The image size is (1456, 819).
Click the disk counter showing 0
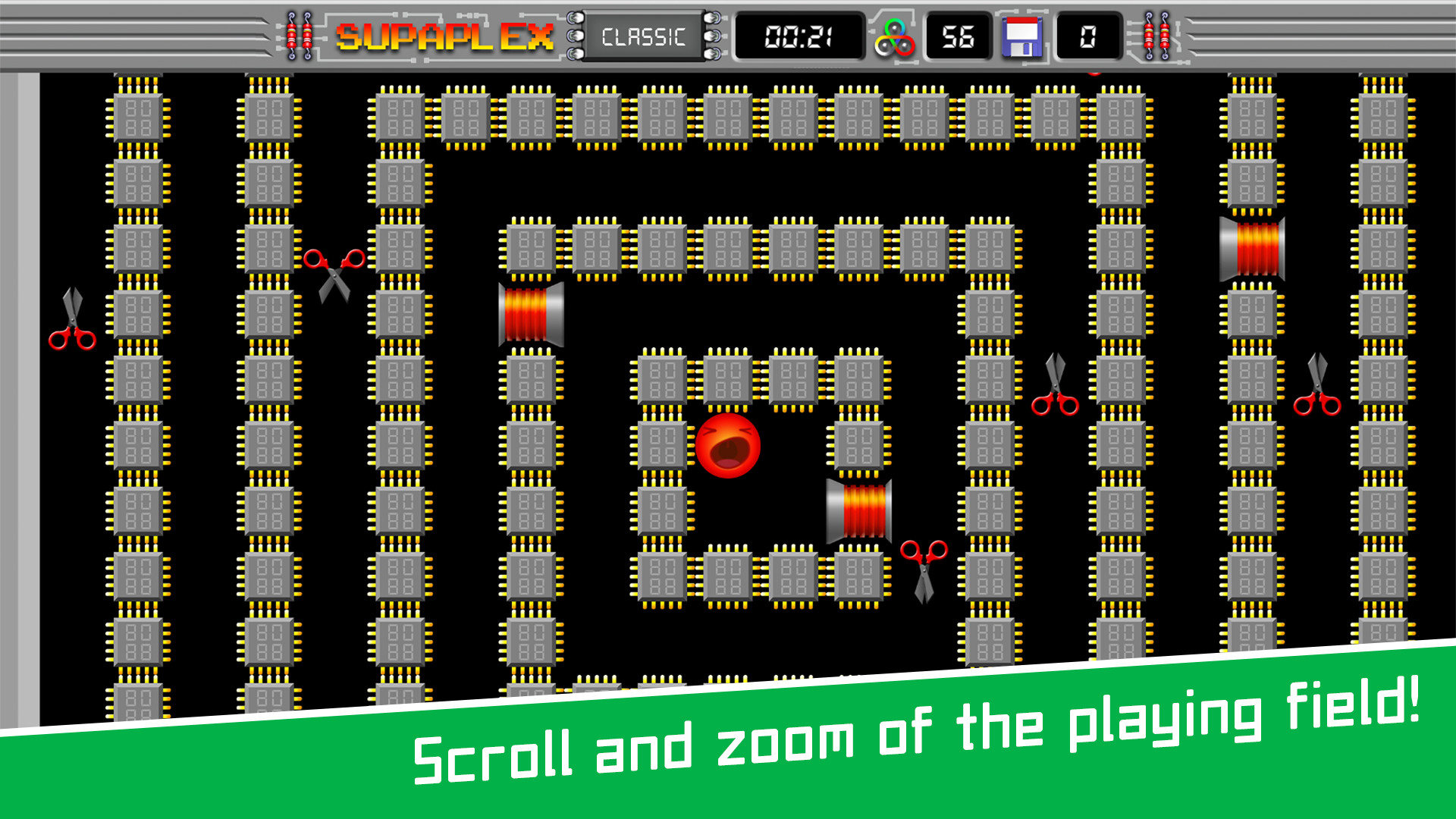[1087, 36]
